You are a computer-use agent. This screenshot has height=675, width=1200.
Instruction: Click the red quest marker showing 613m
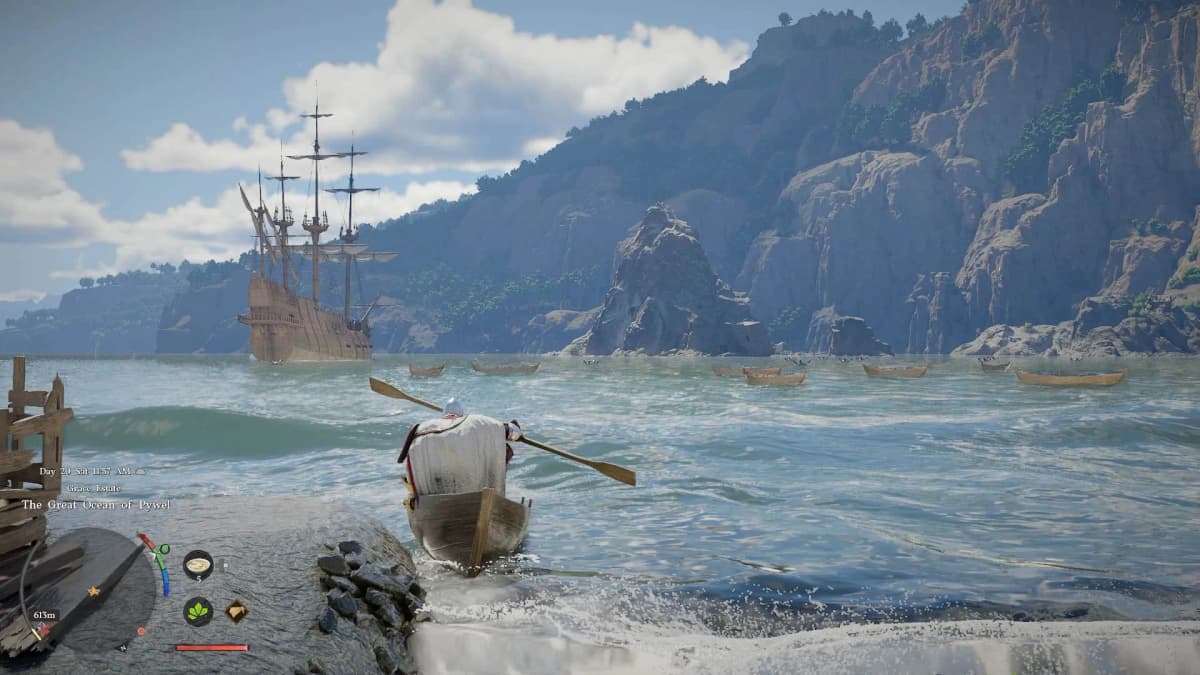(41, 631)
